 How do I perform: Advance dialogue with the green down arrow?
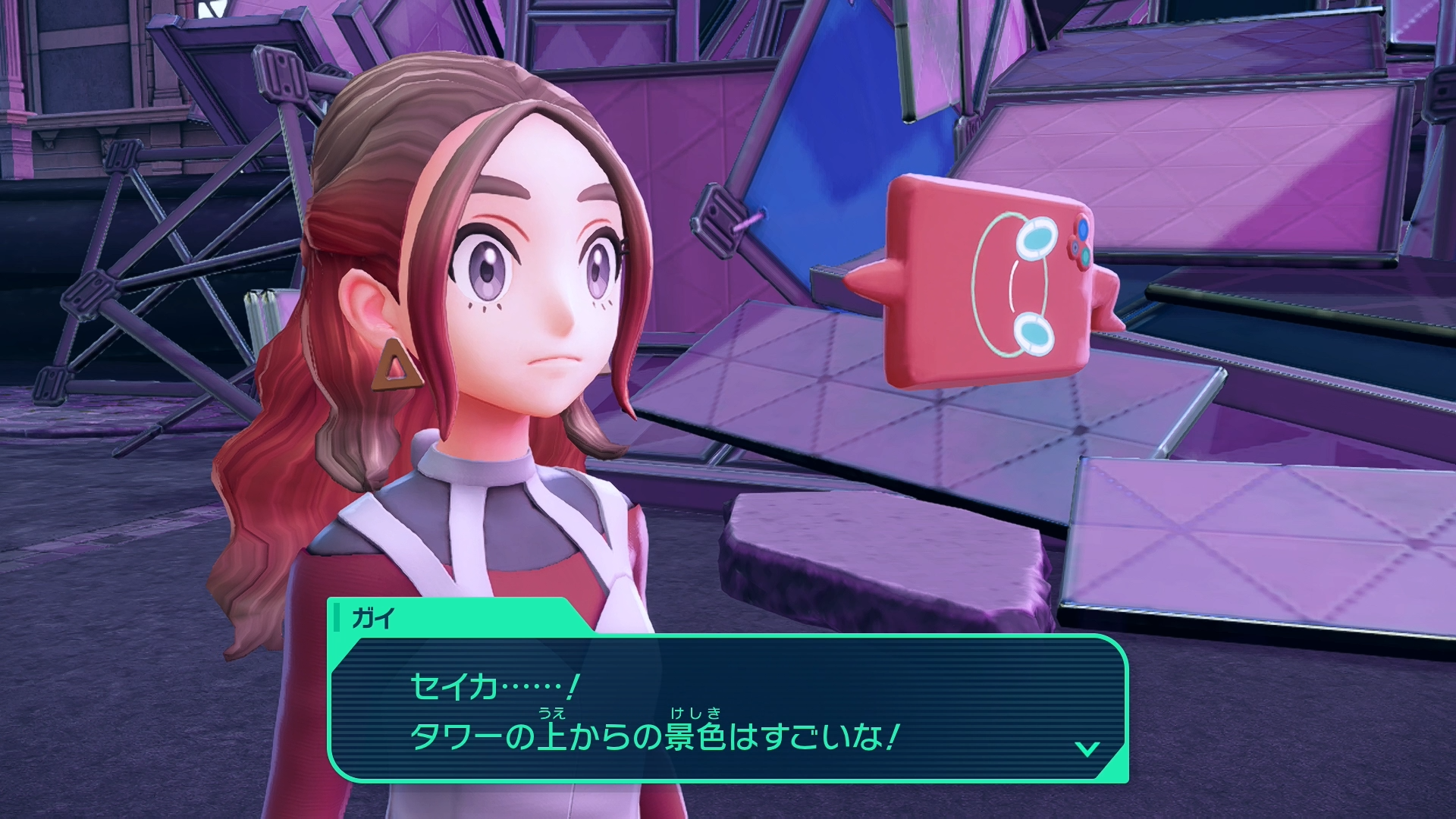tap(1087, 749)
